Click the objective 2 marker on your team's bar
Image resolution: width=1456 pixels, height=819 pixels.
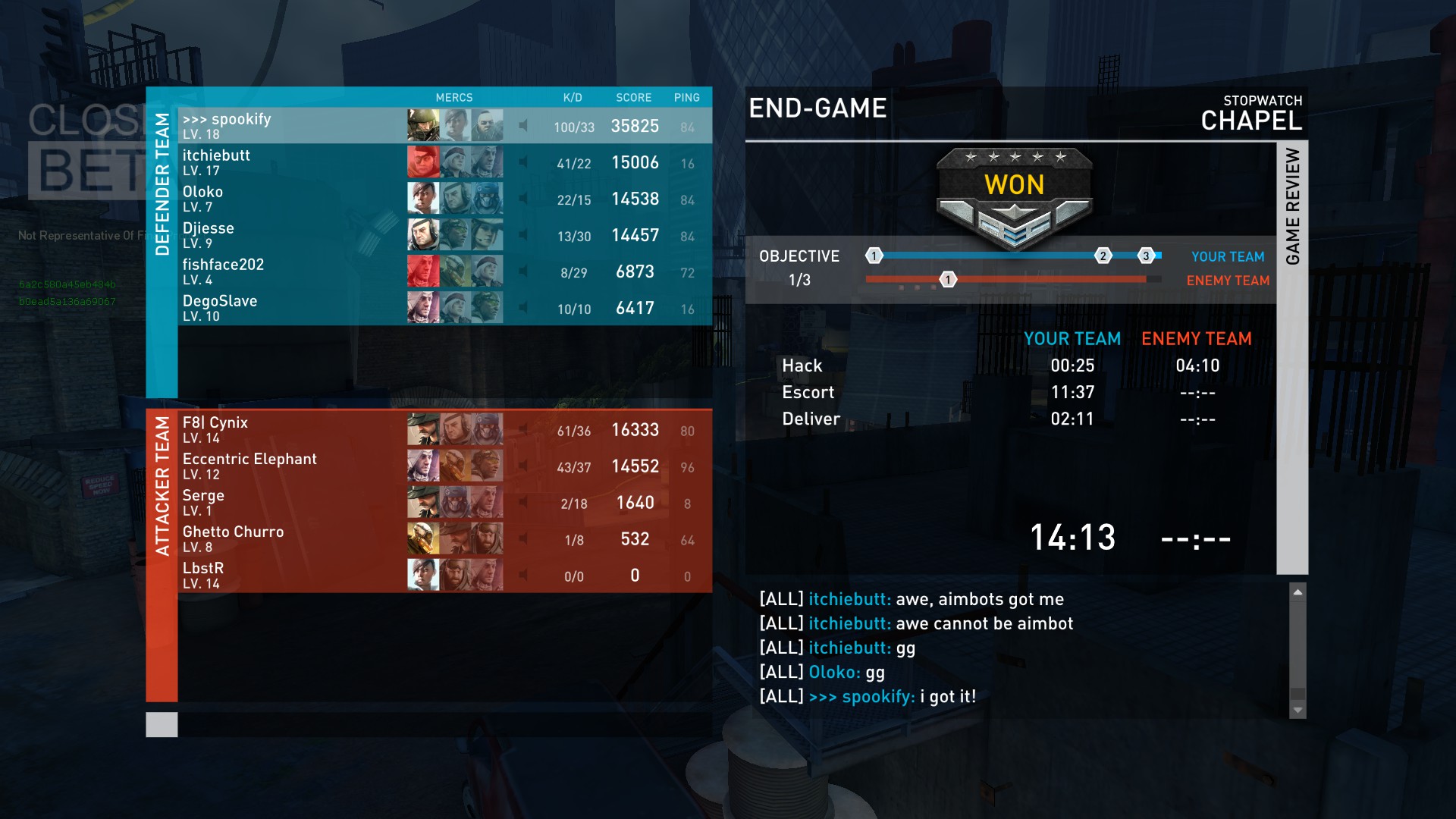(x=1103, y=256)
